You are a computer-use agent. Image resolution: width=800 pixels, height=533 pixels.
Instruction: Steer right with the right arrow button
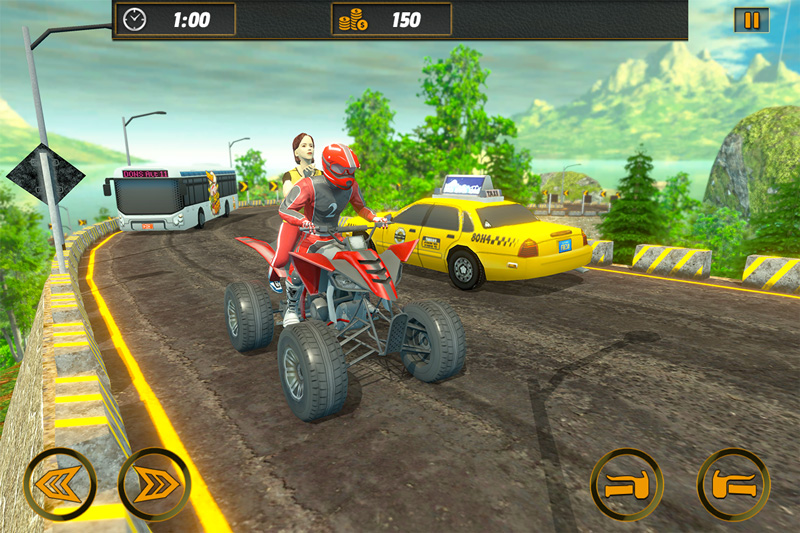tap(154, 484)
